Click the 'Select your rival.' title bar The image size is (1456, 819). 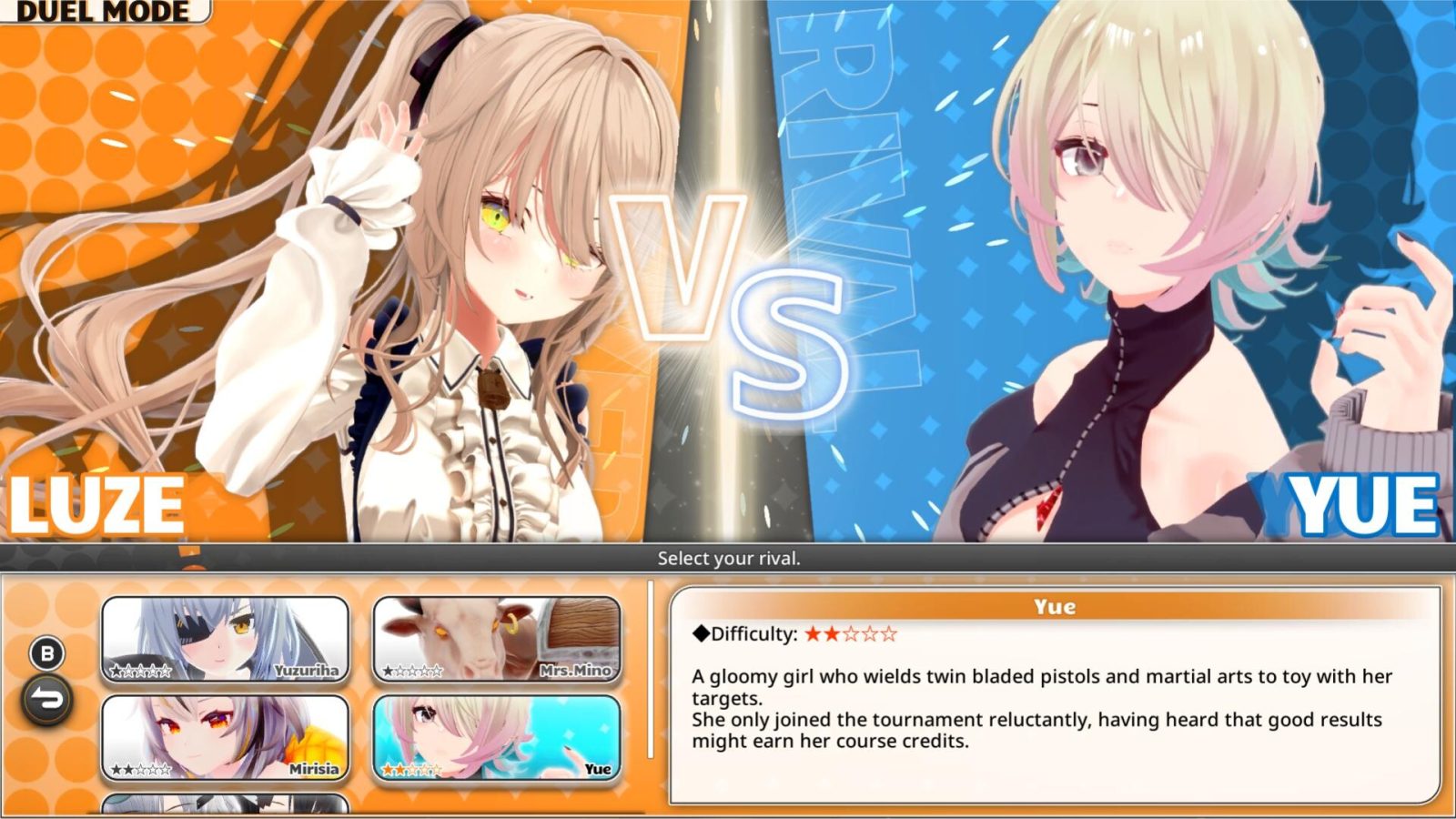728,558
